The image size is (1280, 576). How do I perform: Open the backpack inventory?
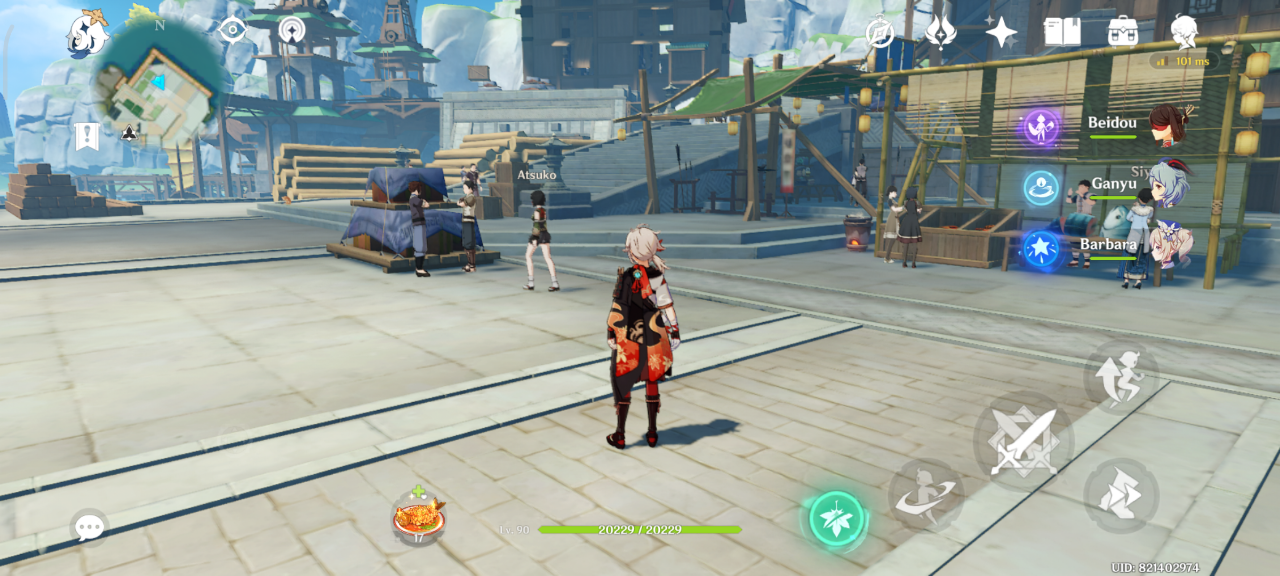point(1123,32)
